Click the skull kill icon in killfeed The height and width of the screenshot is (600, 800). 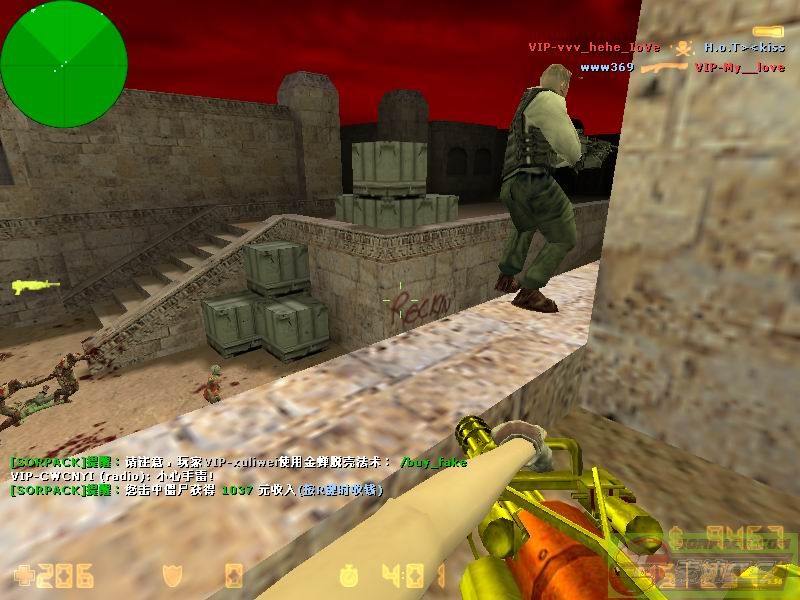click(682, 47)
